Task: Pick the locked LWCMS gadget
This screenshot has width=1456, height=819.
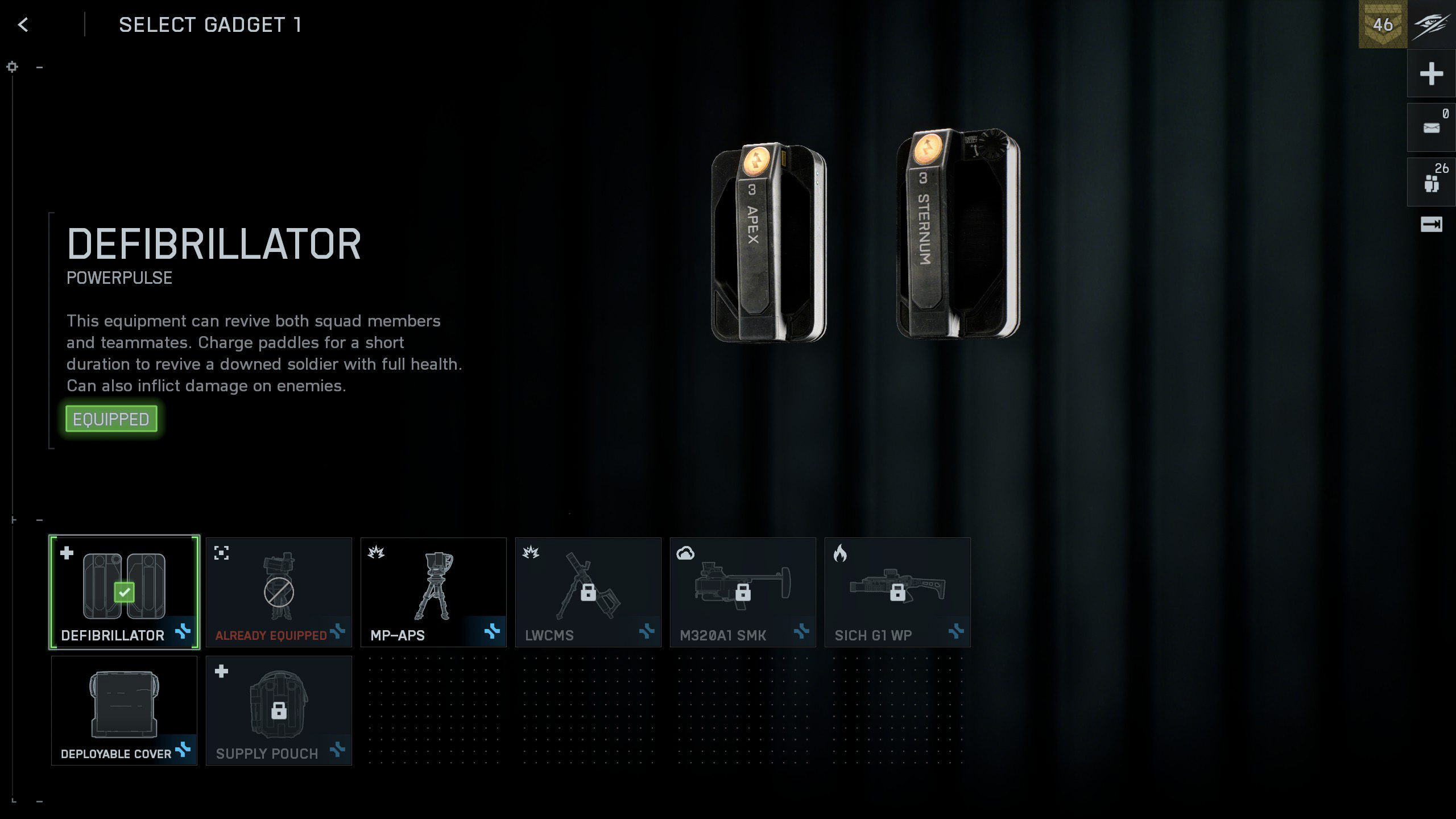Action: pyautogui.click(x=588, y=591)
